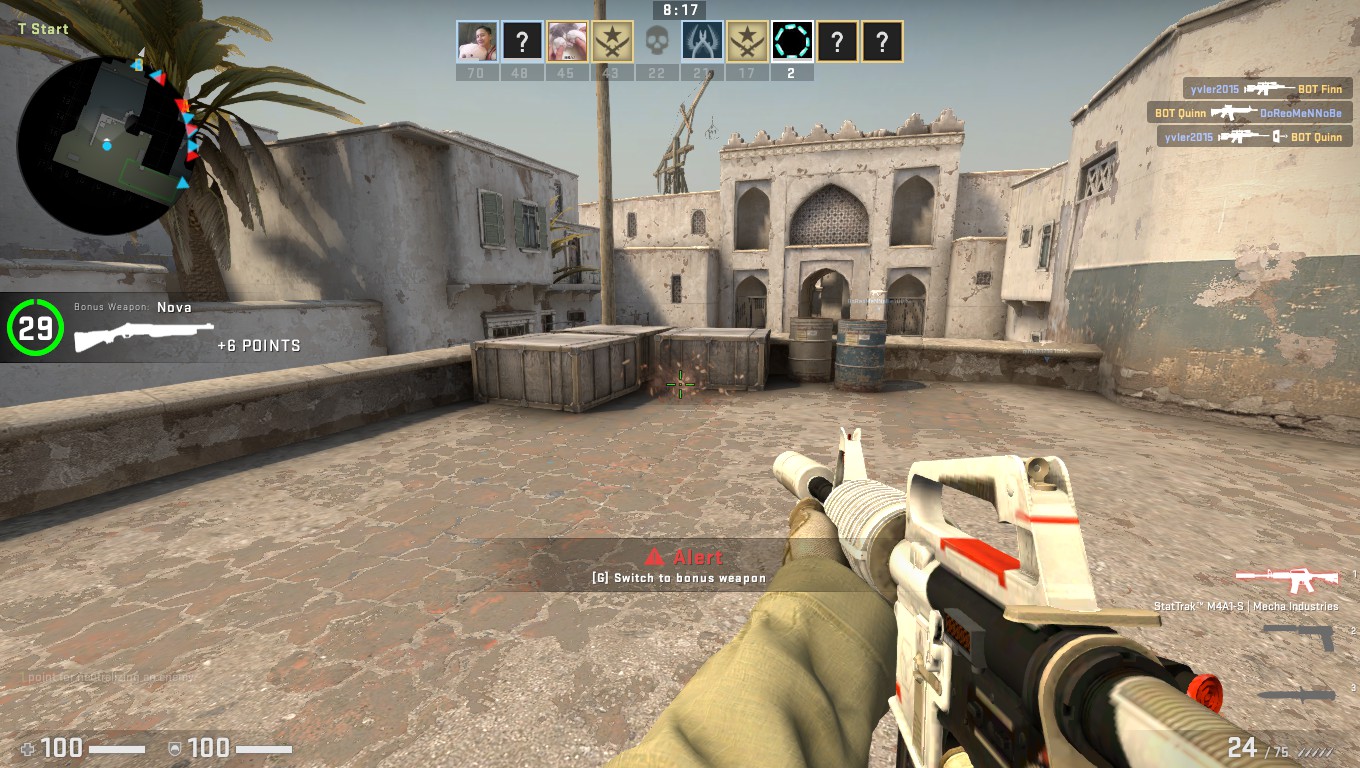The width and height of the screenshot is (1360, 768).
Task: Switch to the silenced pistol slot
Action: pyautogui.click(x=1298, y=636)
